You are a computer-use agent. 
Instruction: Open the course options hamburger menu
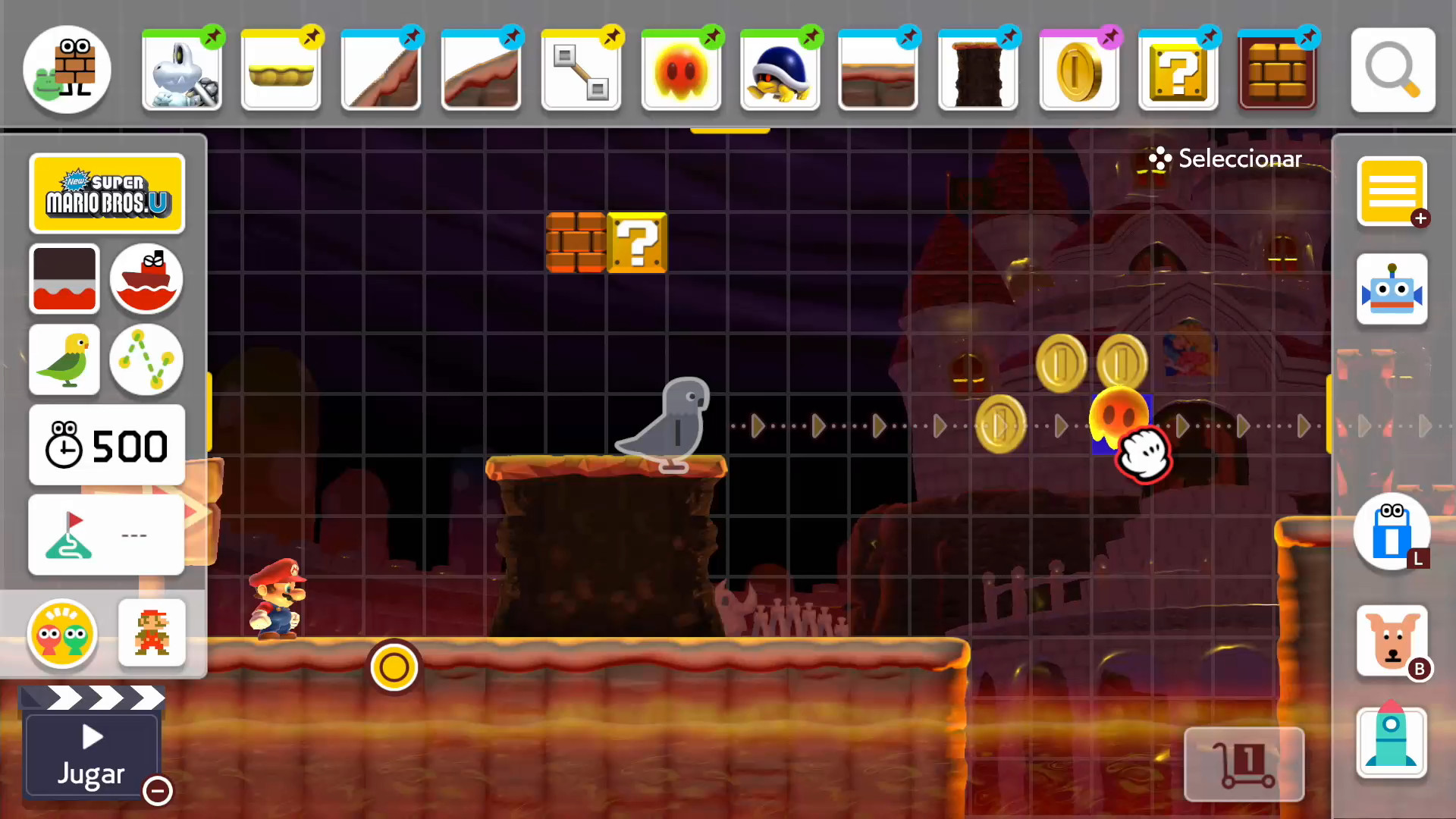(1392, 191)
